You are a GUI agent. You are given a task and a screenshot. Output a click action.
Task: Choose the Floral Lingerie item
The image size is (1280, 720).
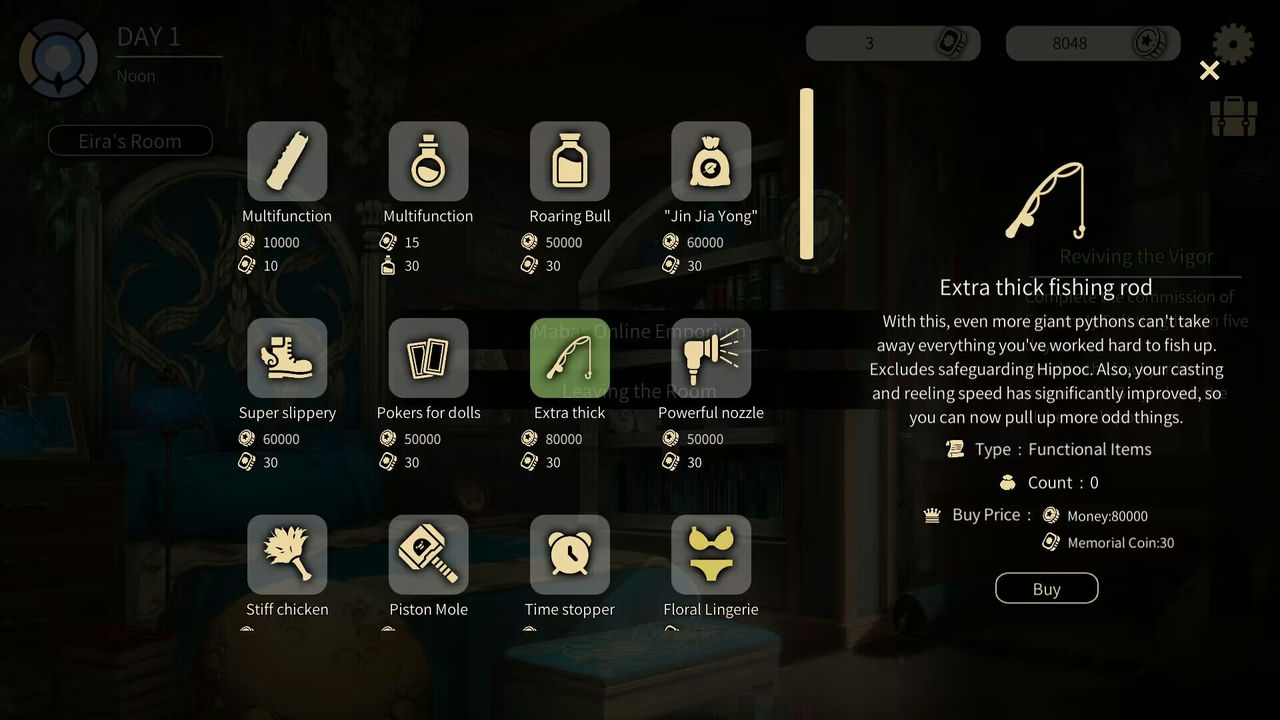coord(710,555)
